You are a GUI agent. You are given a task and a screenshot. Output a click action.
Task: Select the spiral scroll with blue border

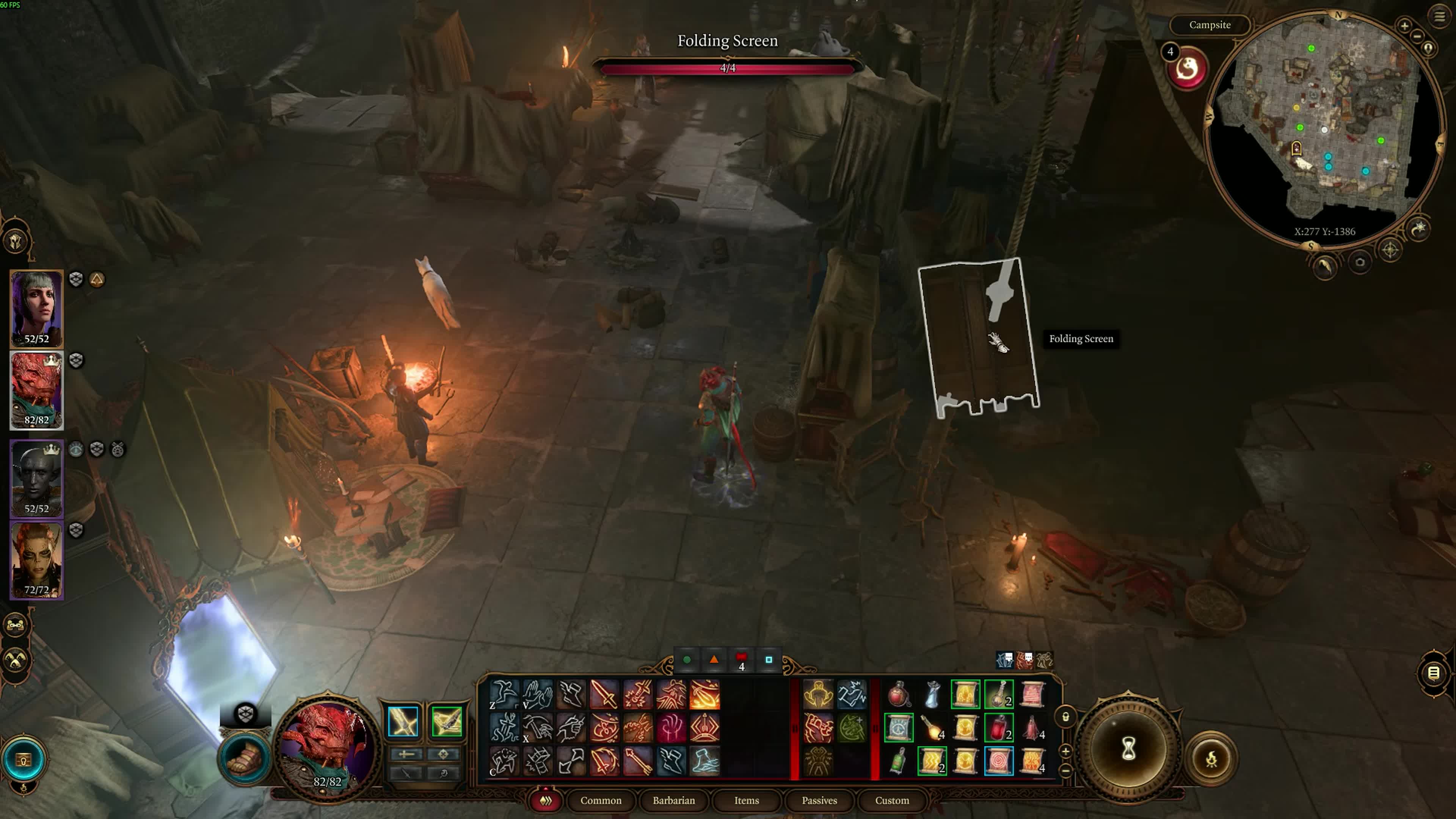coord(998,761)
